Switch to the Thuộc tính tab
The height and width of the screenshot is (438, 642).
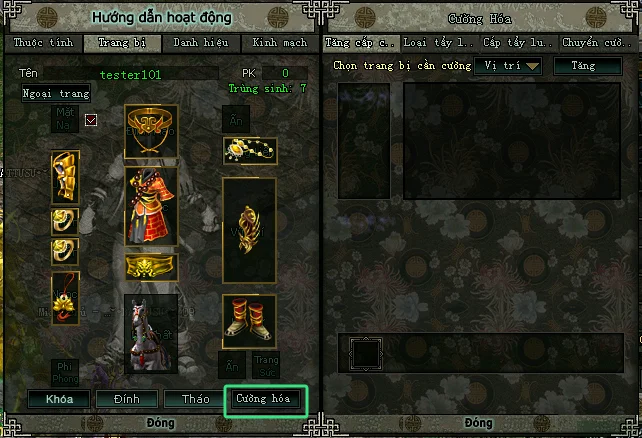click(42, 44)
